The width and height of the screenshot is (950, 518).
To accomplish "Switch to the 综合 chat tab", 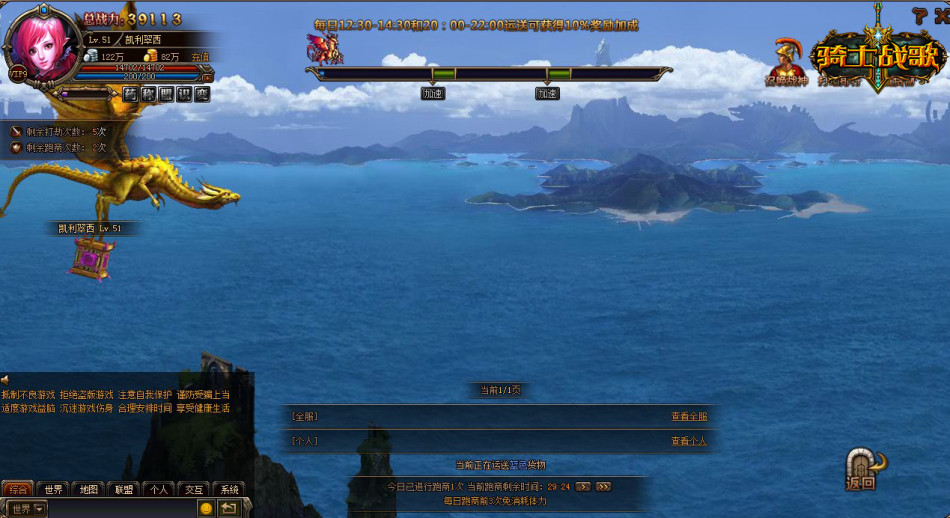I will point(17,489).
